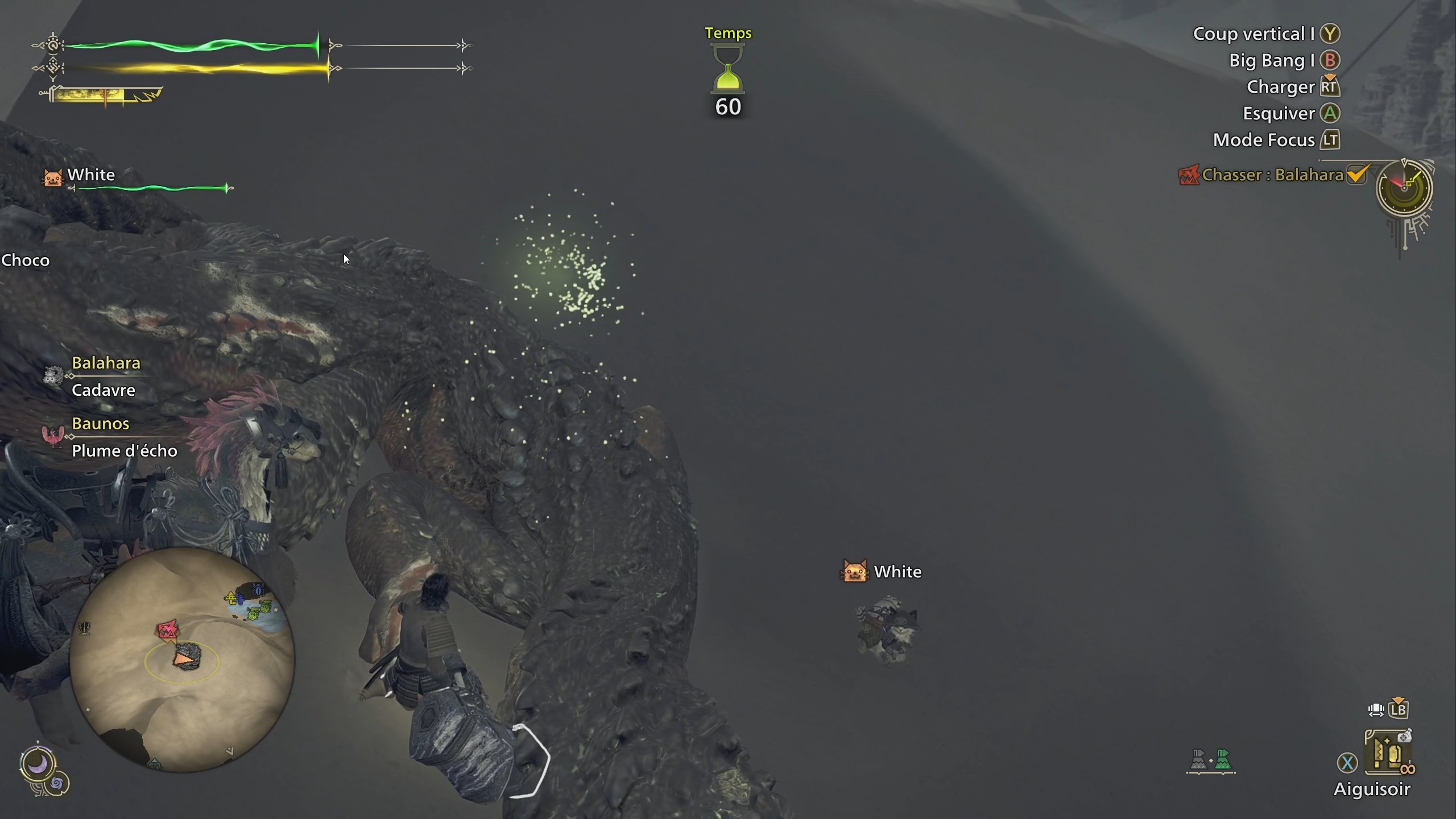Activate Mode Focus via the LT prompt

click(x=1331, y=140)
